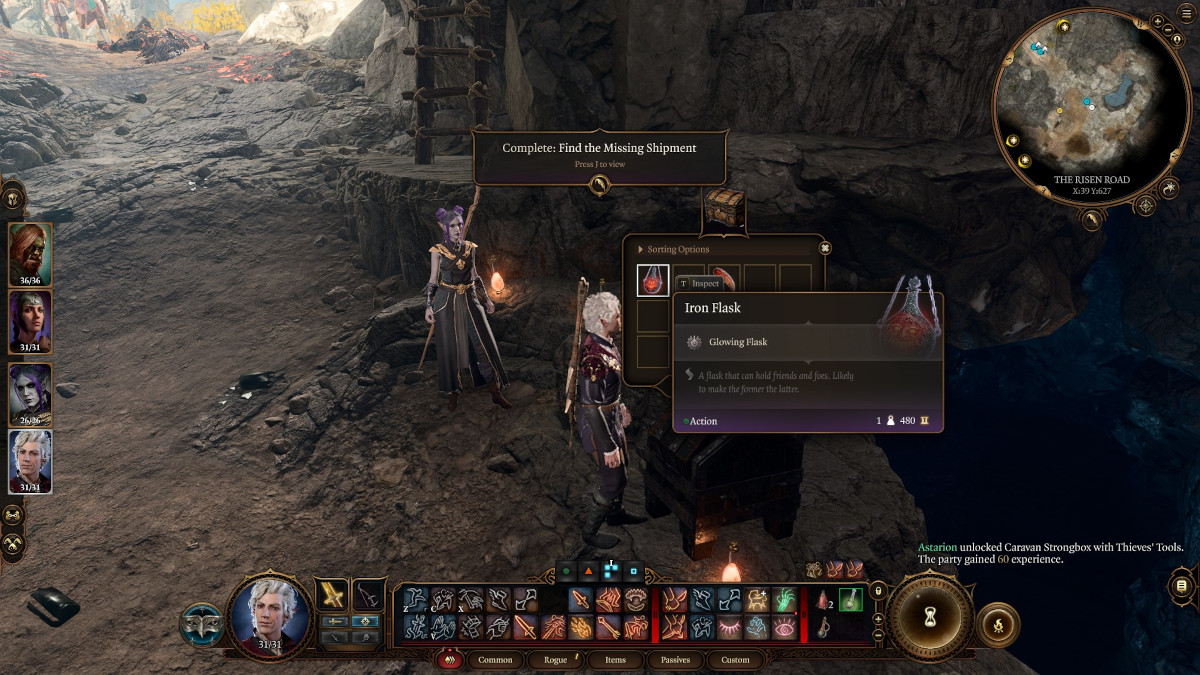
Task: Select the Iron Flask in the strongbox
Action: click(653, 280)
